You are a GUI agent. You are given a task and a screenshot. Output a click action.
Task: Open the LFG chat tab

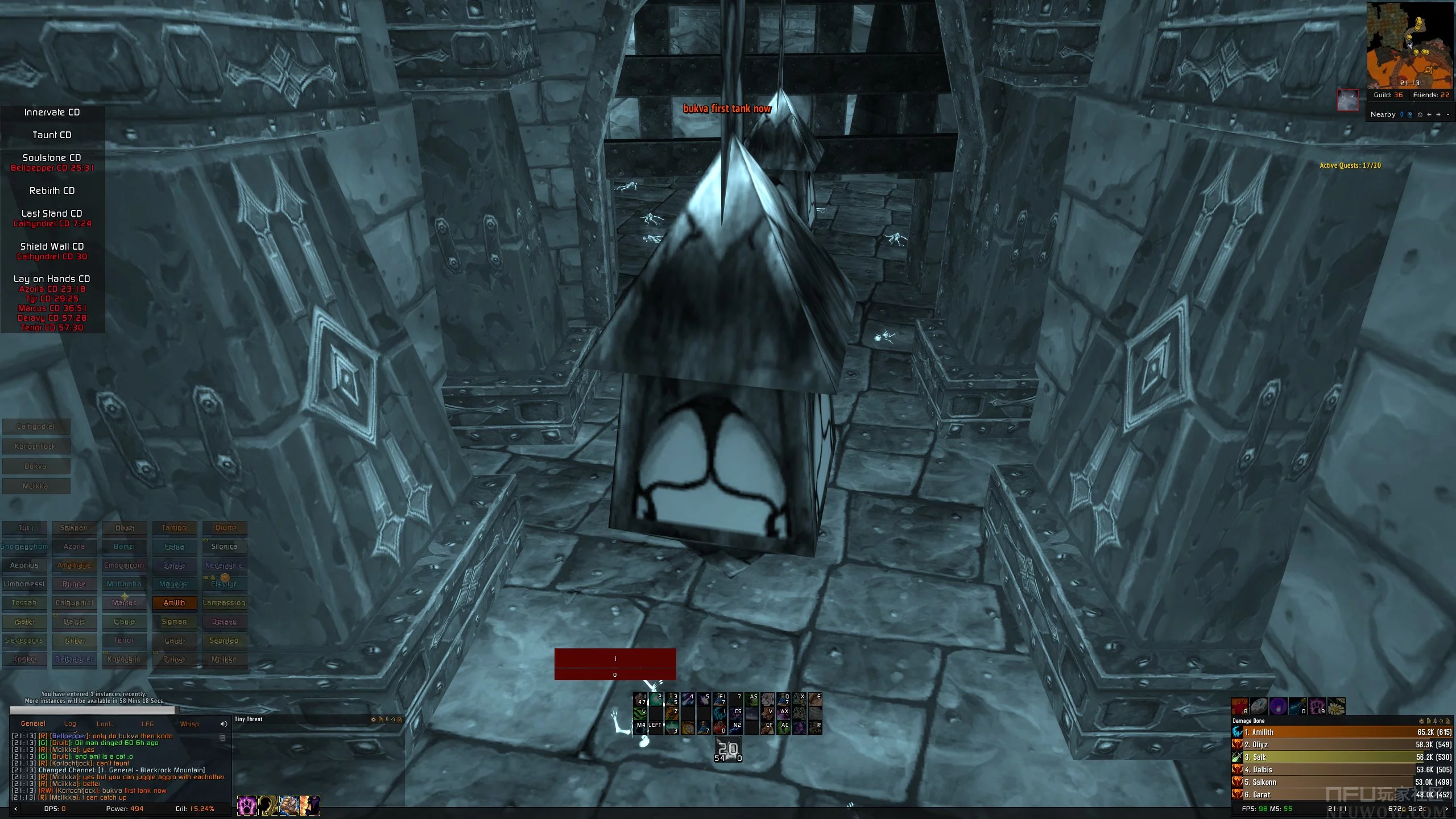coord(147,723)
